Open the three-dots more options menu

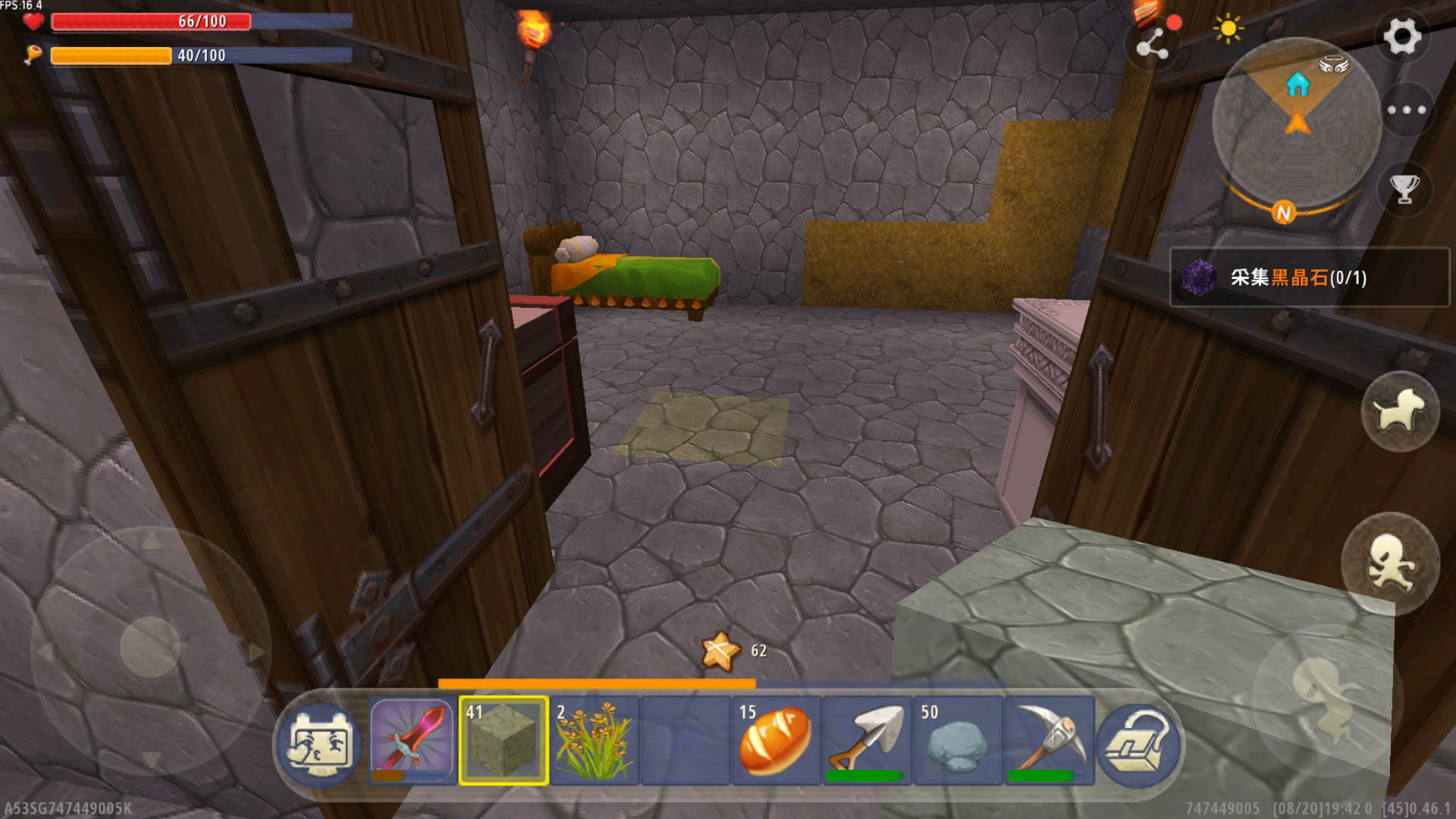[x=1406, y=110]
